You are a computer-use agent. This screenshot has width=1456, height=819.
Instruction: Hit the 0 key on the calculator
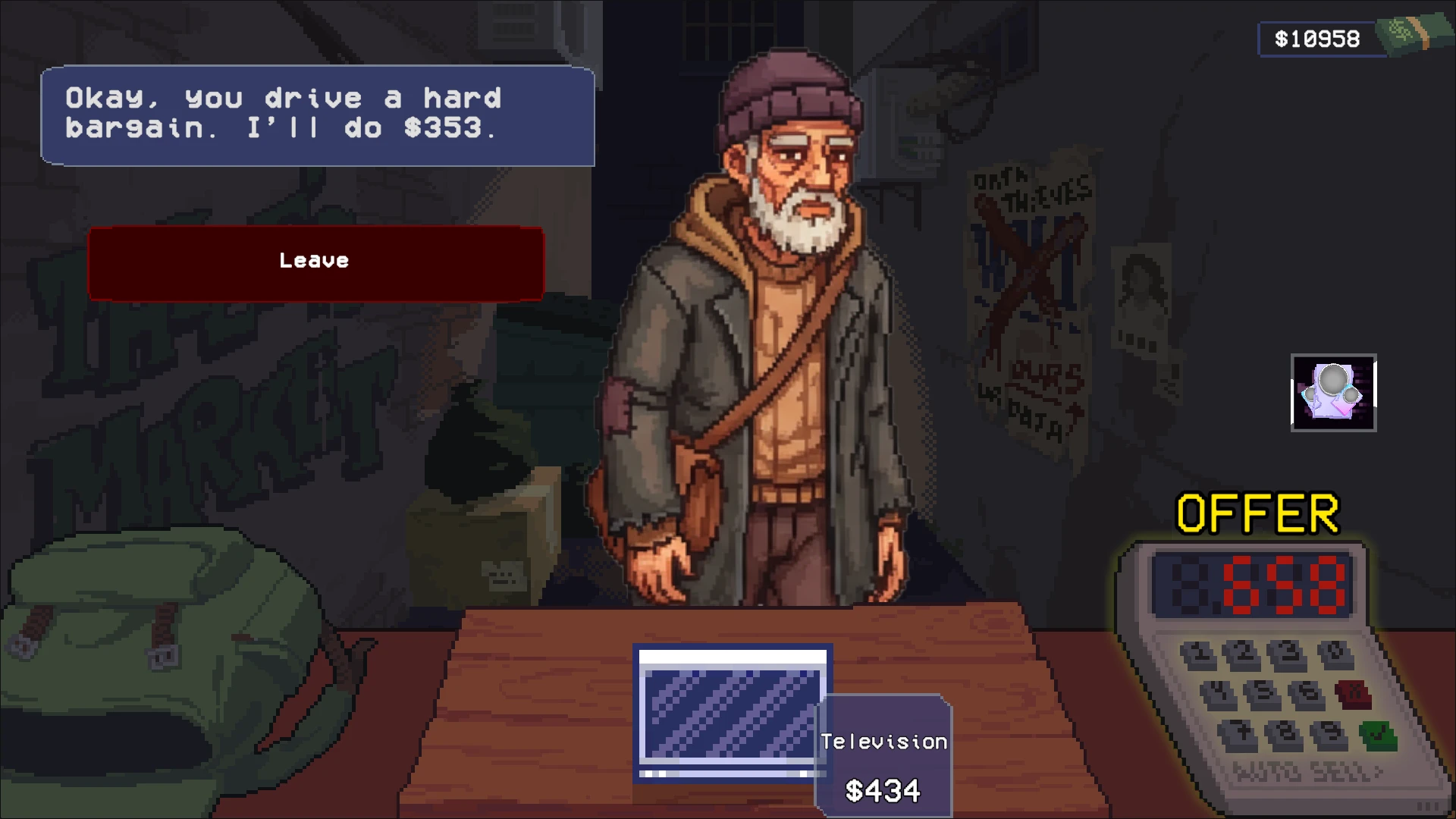click(1335, 653)
